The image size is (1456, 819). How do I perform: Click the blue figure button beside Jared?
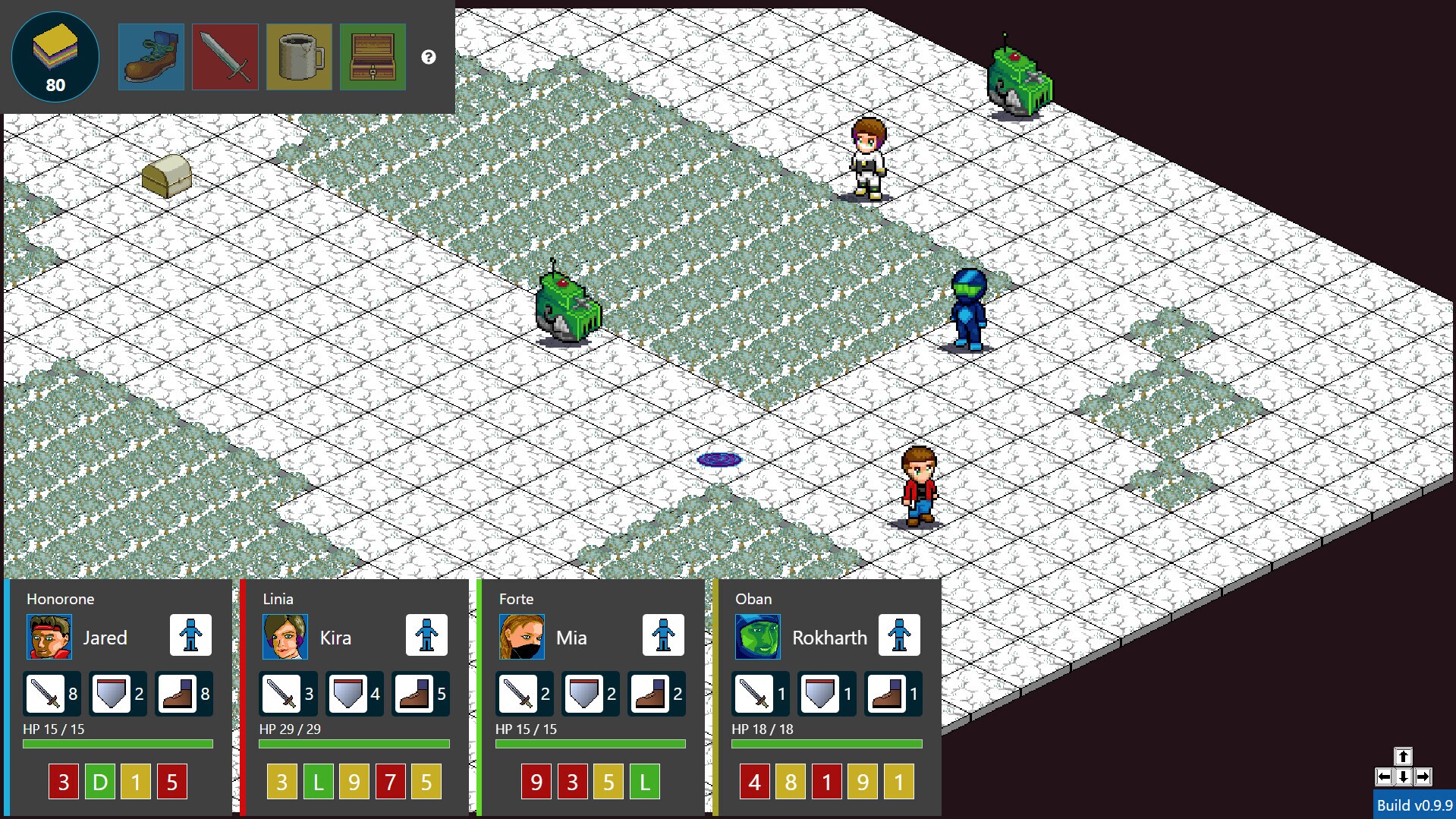(x=190, y=635)
